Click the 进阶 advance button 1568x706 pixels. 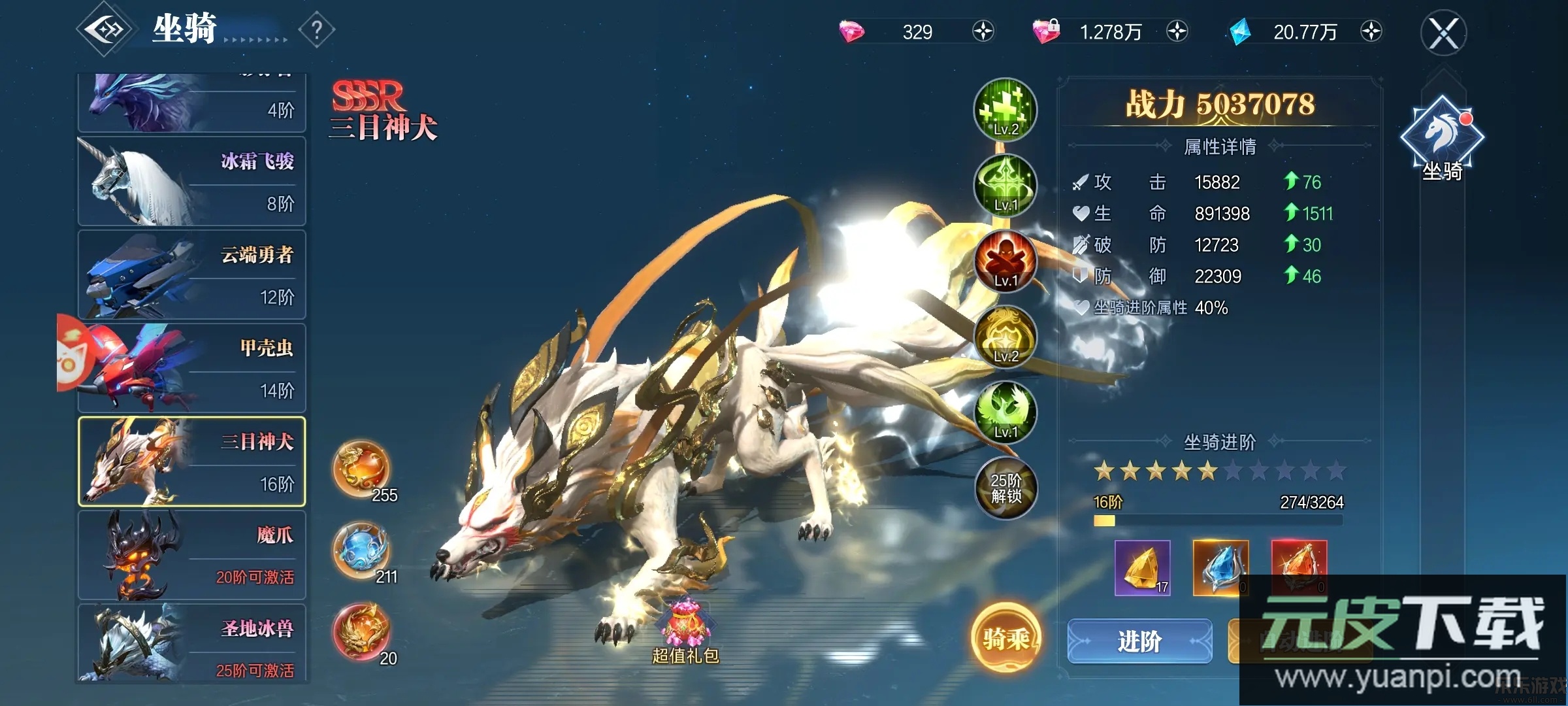tap(1139, 641)
